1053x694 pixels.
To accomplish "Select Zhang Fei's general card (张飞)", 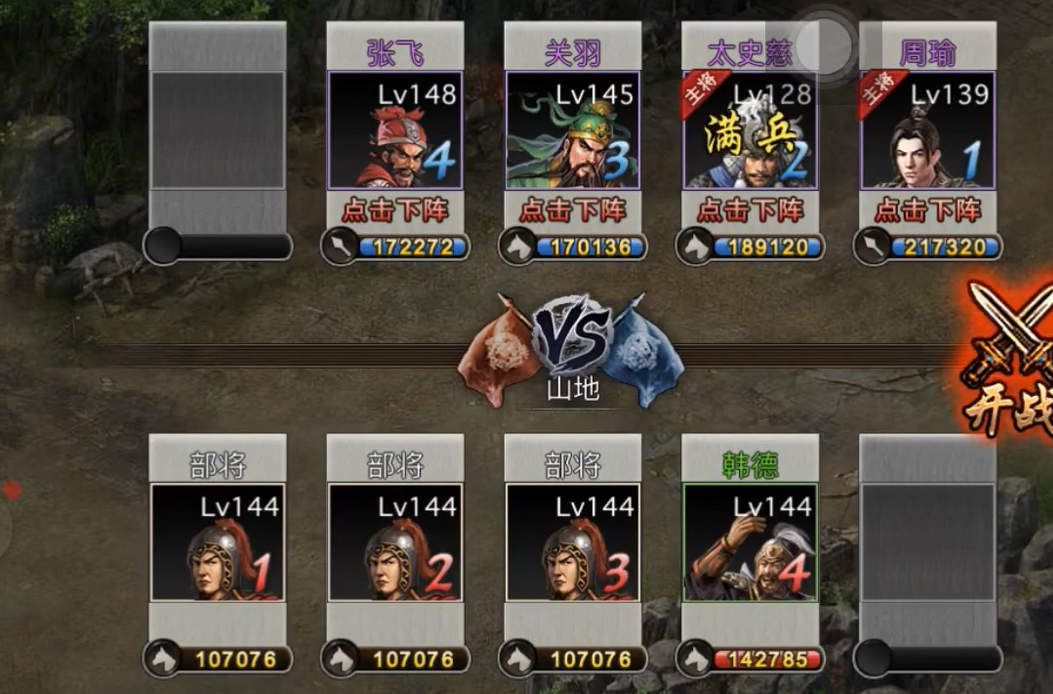I will (395, 130).
